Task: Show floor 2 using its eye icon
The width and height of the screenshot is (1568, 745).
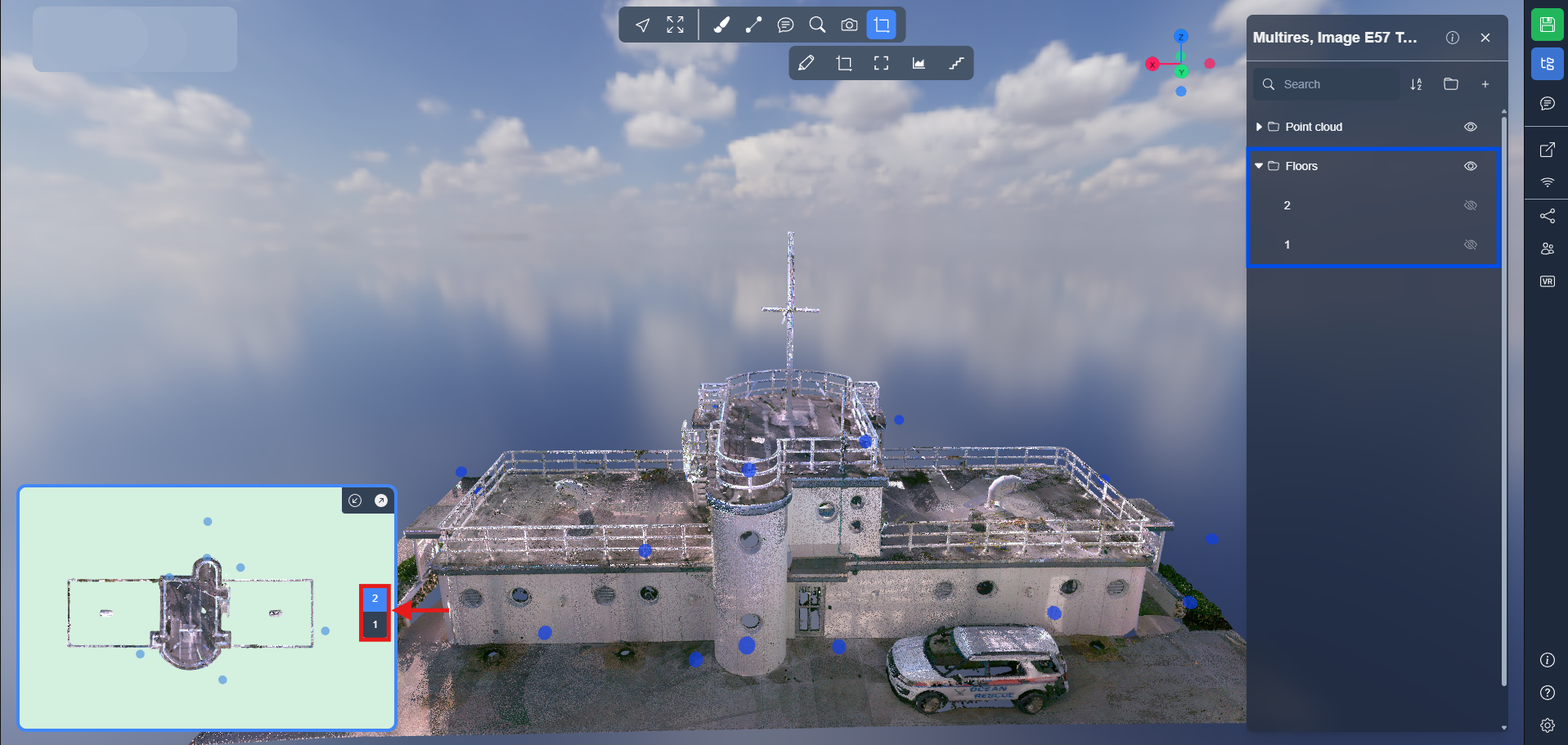Action: 1470,205
